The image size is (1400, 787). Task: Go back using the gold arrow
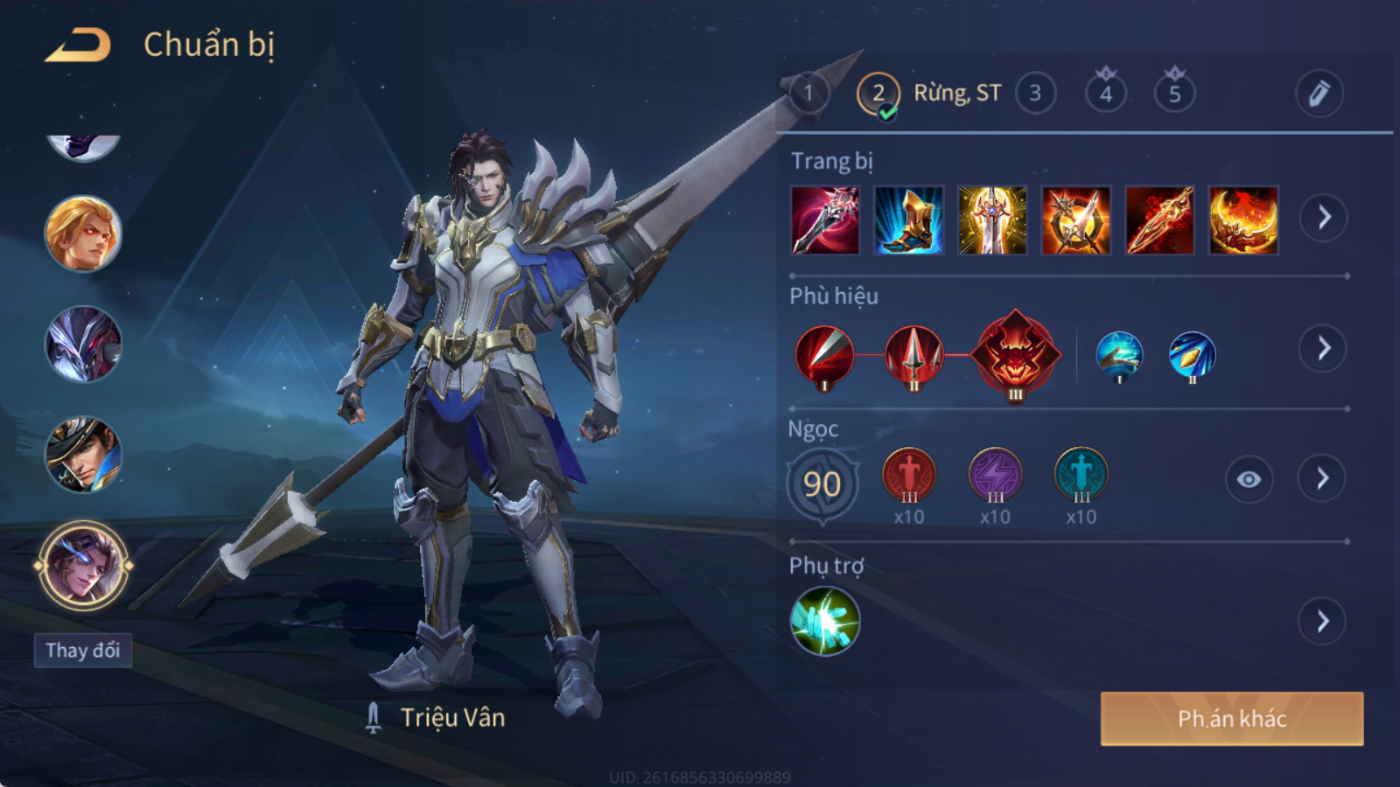pos(78,46)
